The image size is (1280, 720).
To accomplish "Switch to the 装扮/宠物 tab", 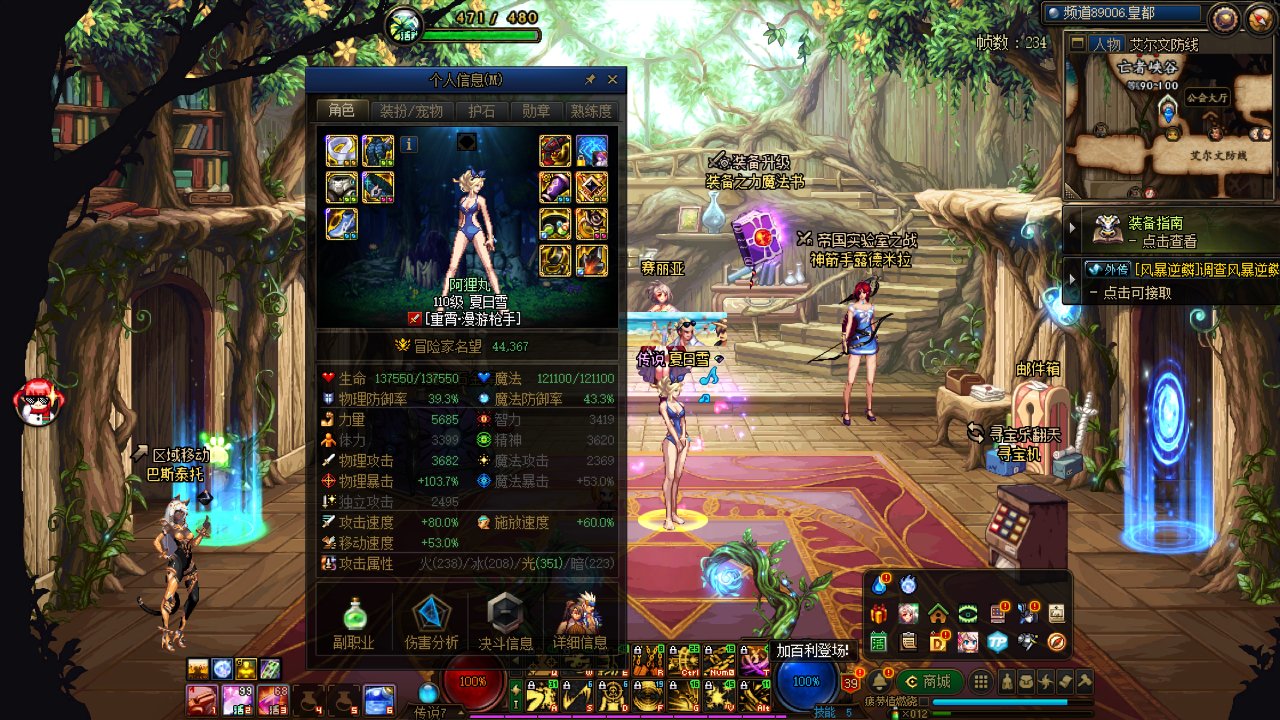I will coord(411,111).
